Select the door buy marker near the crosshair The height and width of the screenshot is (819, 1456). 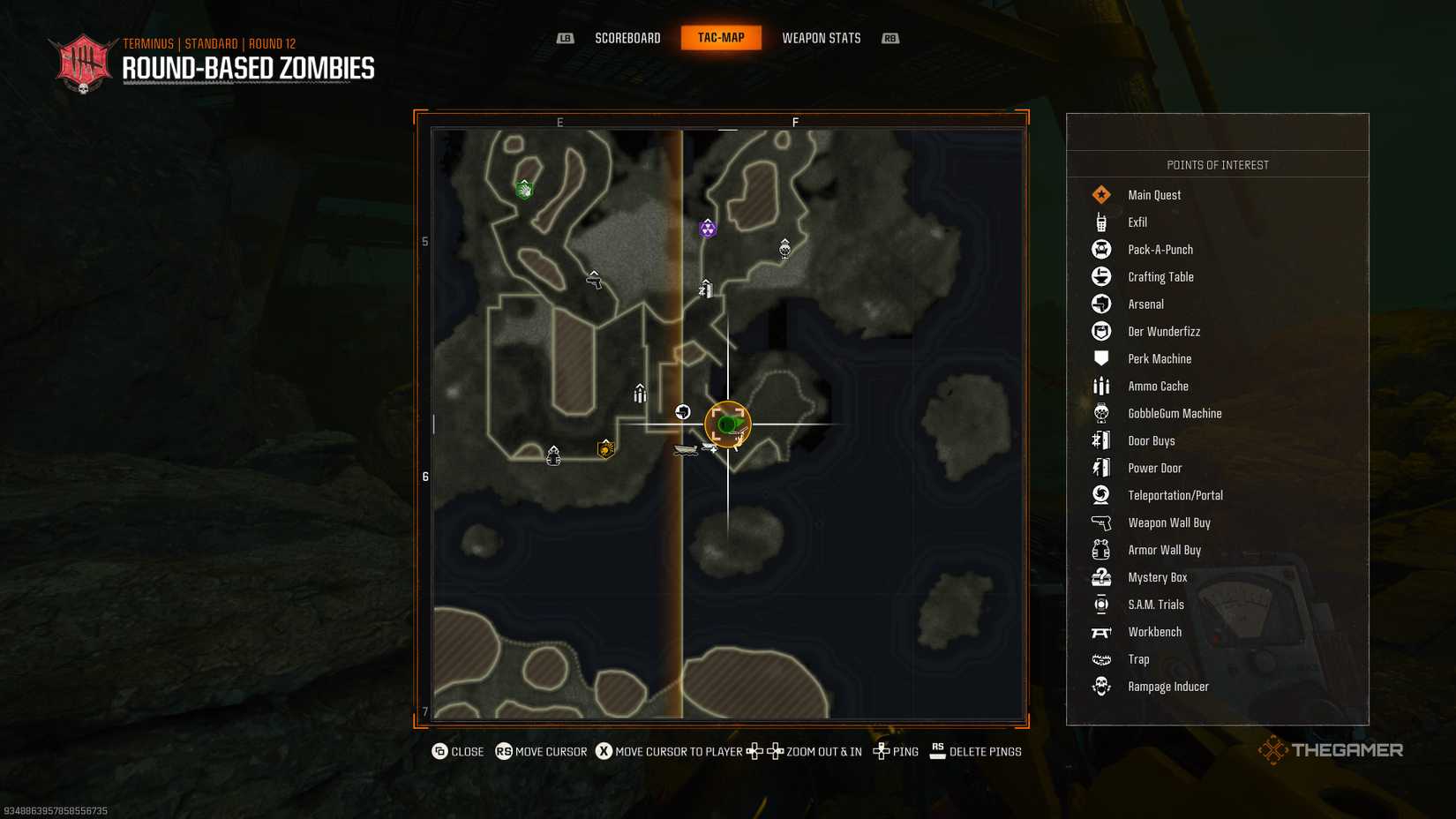704,289
